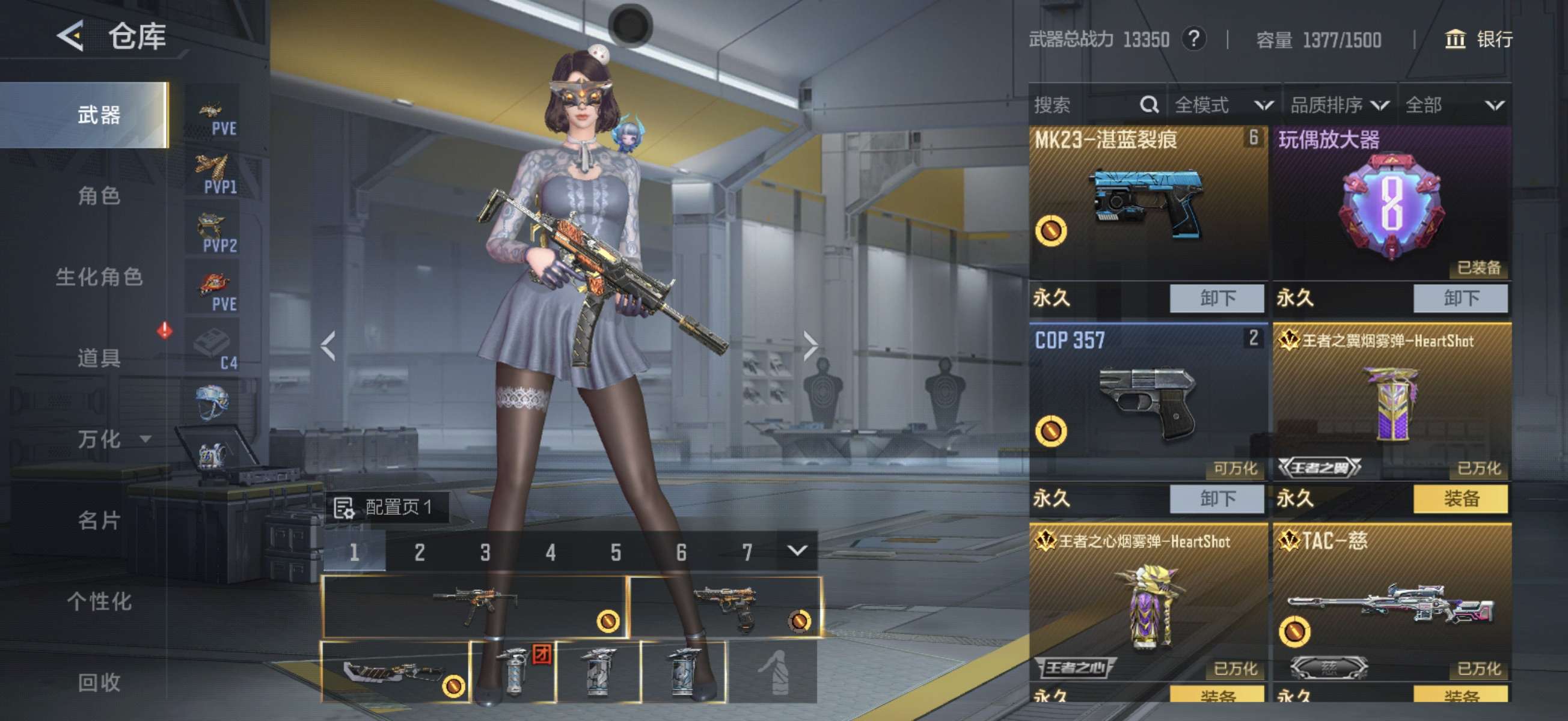1568x721 pixels.
Task: Unequip the MK23-湛蓝裂痕 pistol
Action: tap(1216, 298)
